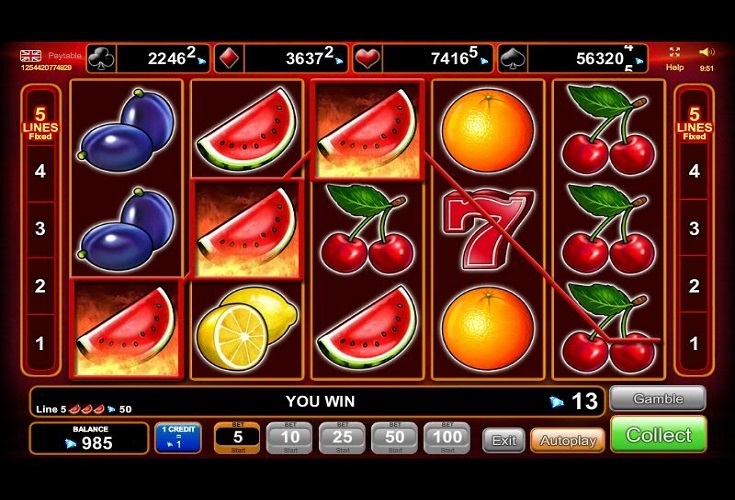Open the Paytable
Image resolution: width=735 pixels, height=500 pixels.
point(63,56)
